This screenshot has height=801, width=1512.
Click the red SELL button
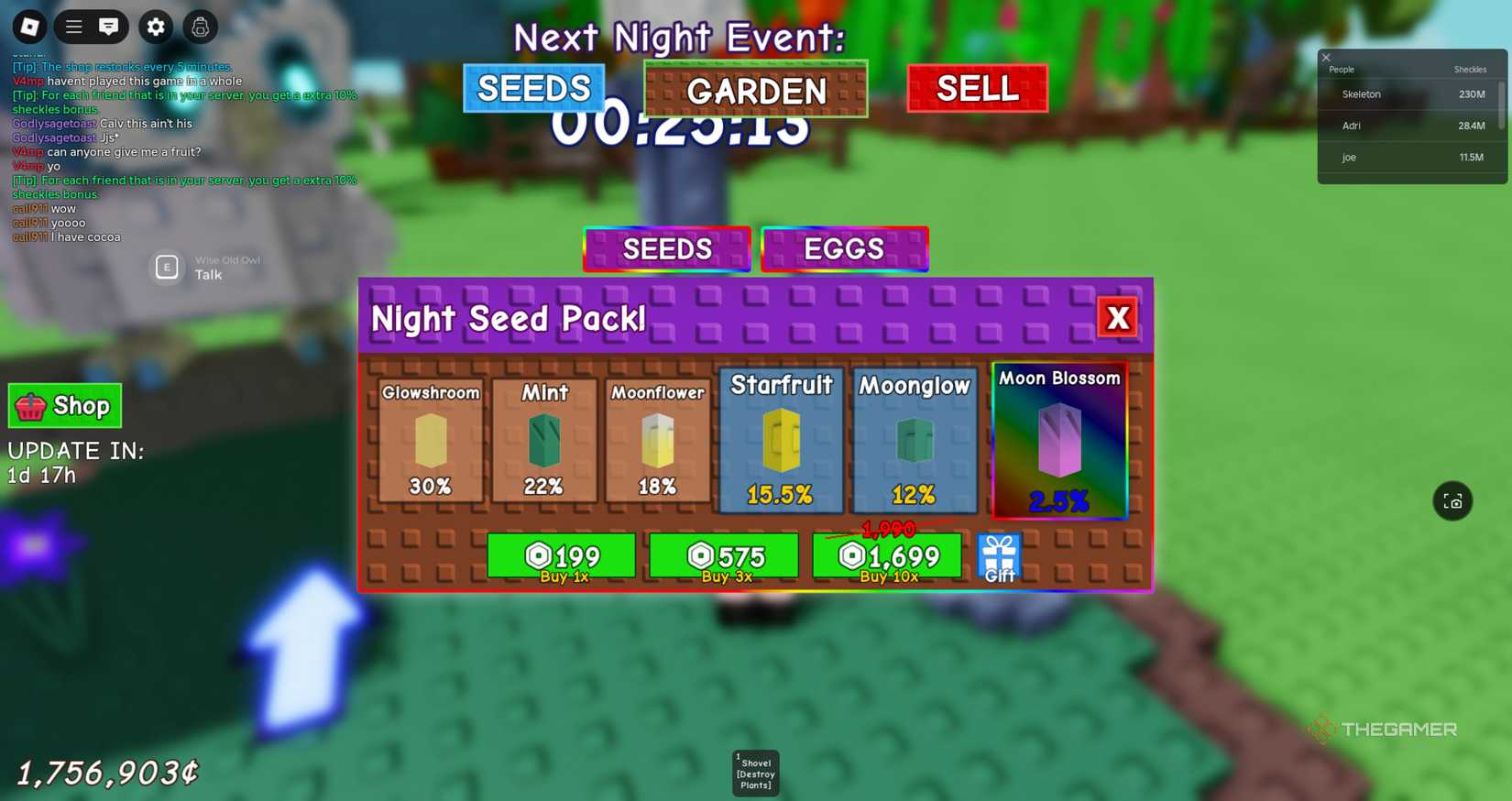[x=976, y=88]
